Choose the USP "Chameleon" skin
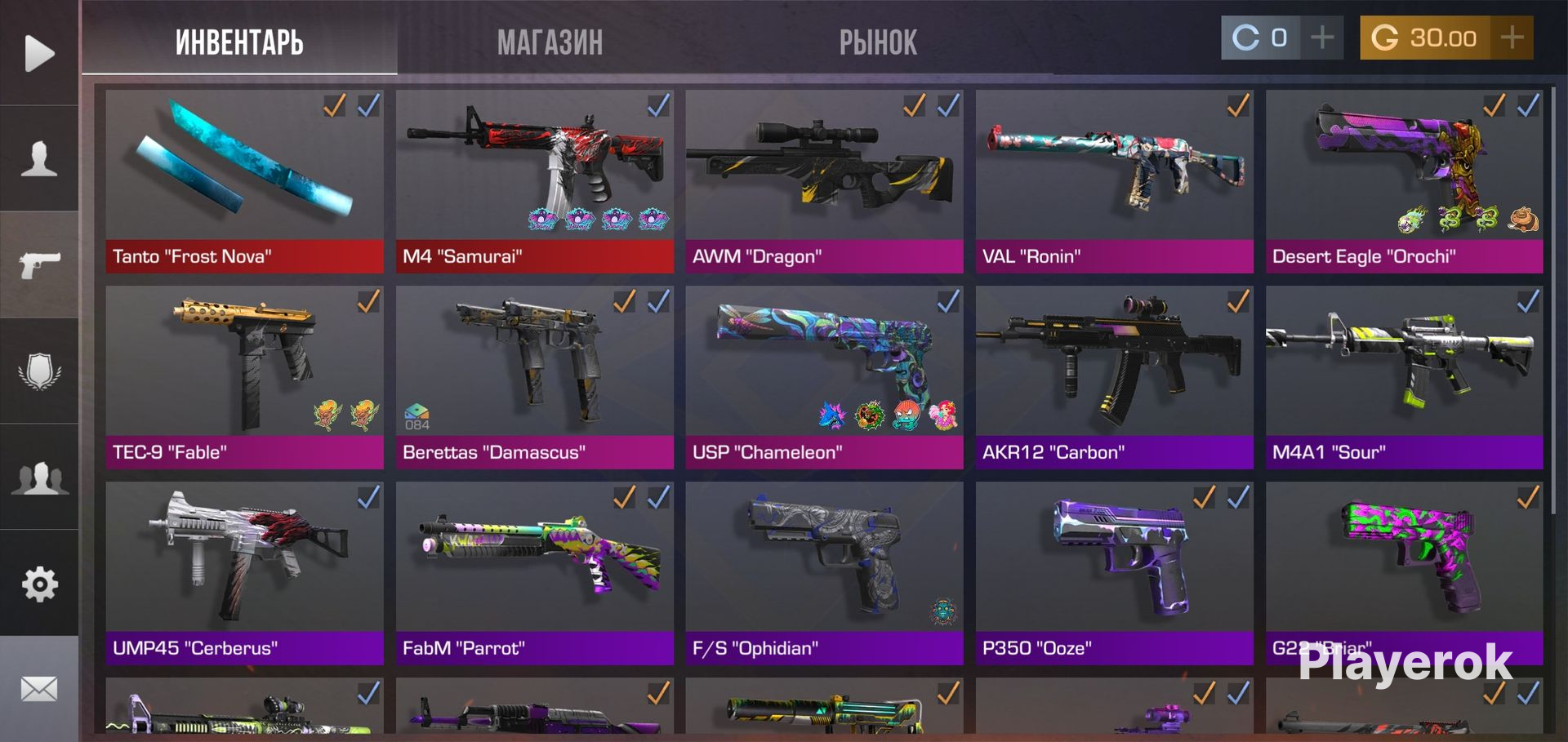1568x742 pixels. [824, 377]
